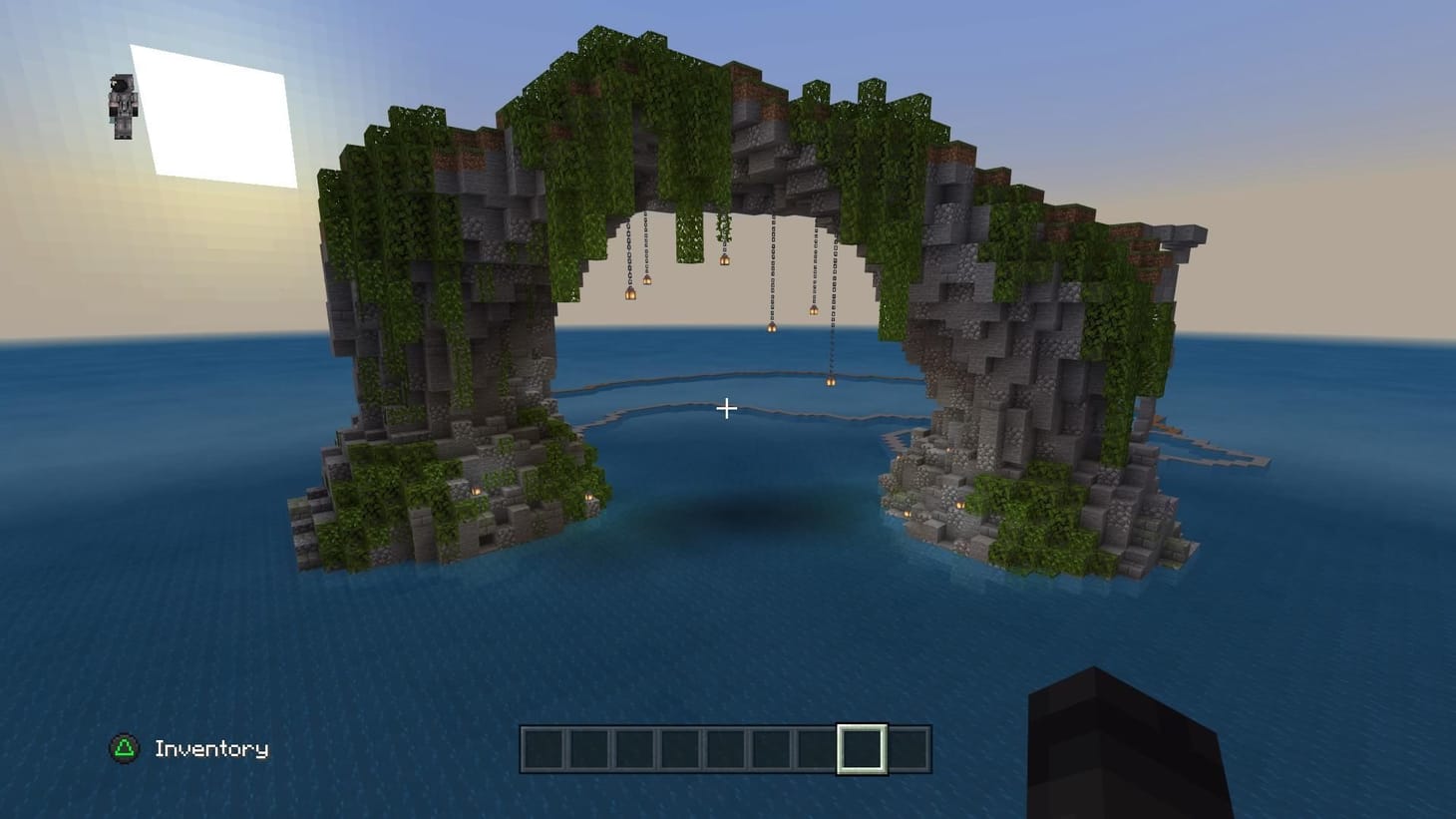Select the first hotbar slot
This screenshot has width=1456, height=819.
tap(545, 746)
